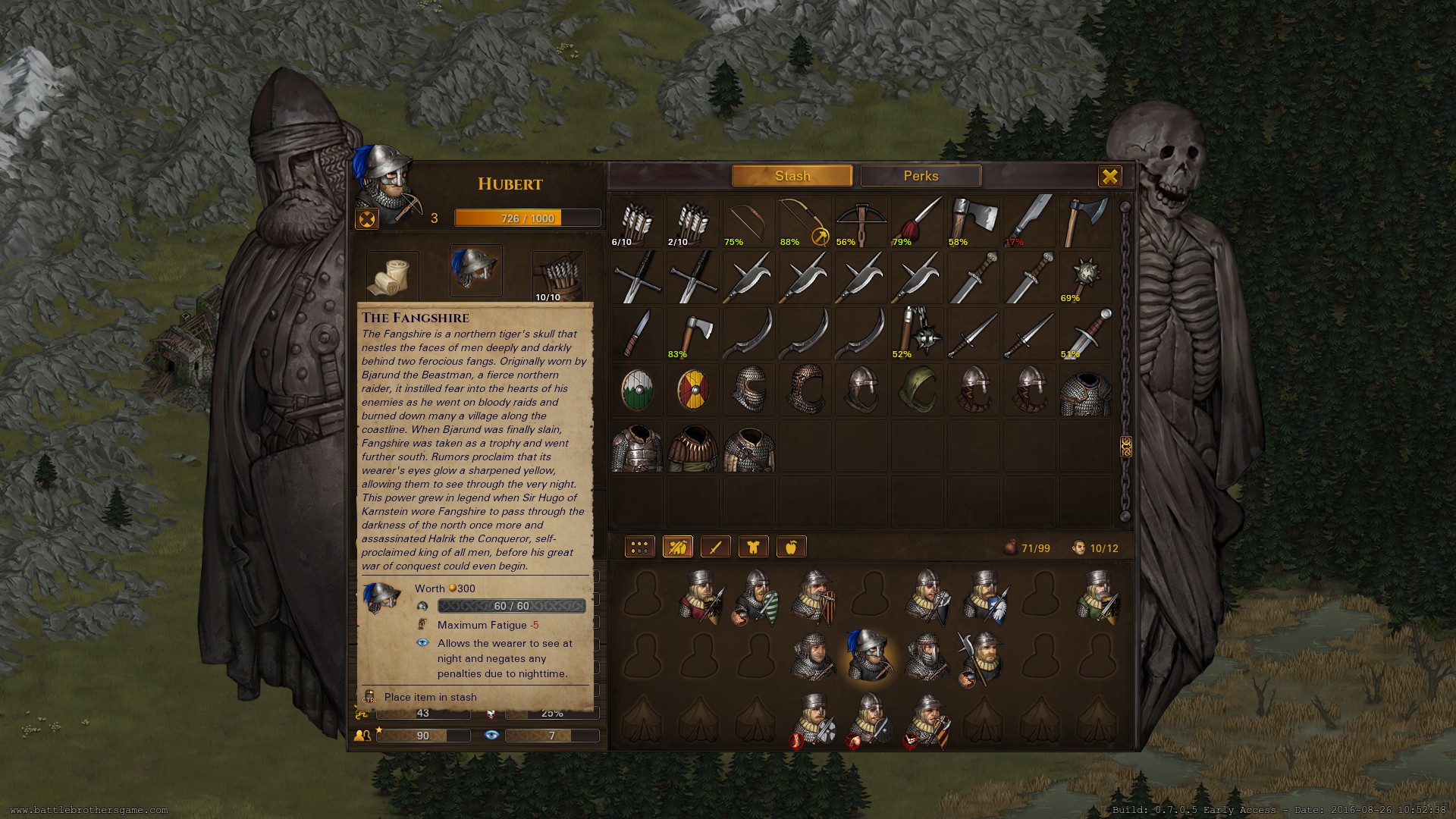Close the inventory window

1109,177
